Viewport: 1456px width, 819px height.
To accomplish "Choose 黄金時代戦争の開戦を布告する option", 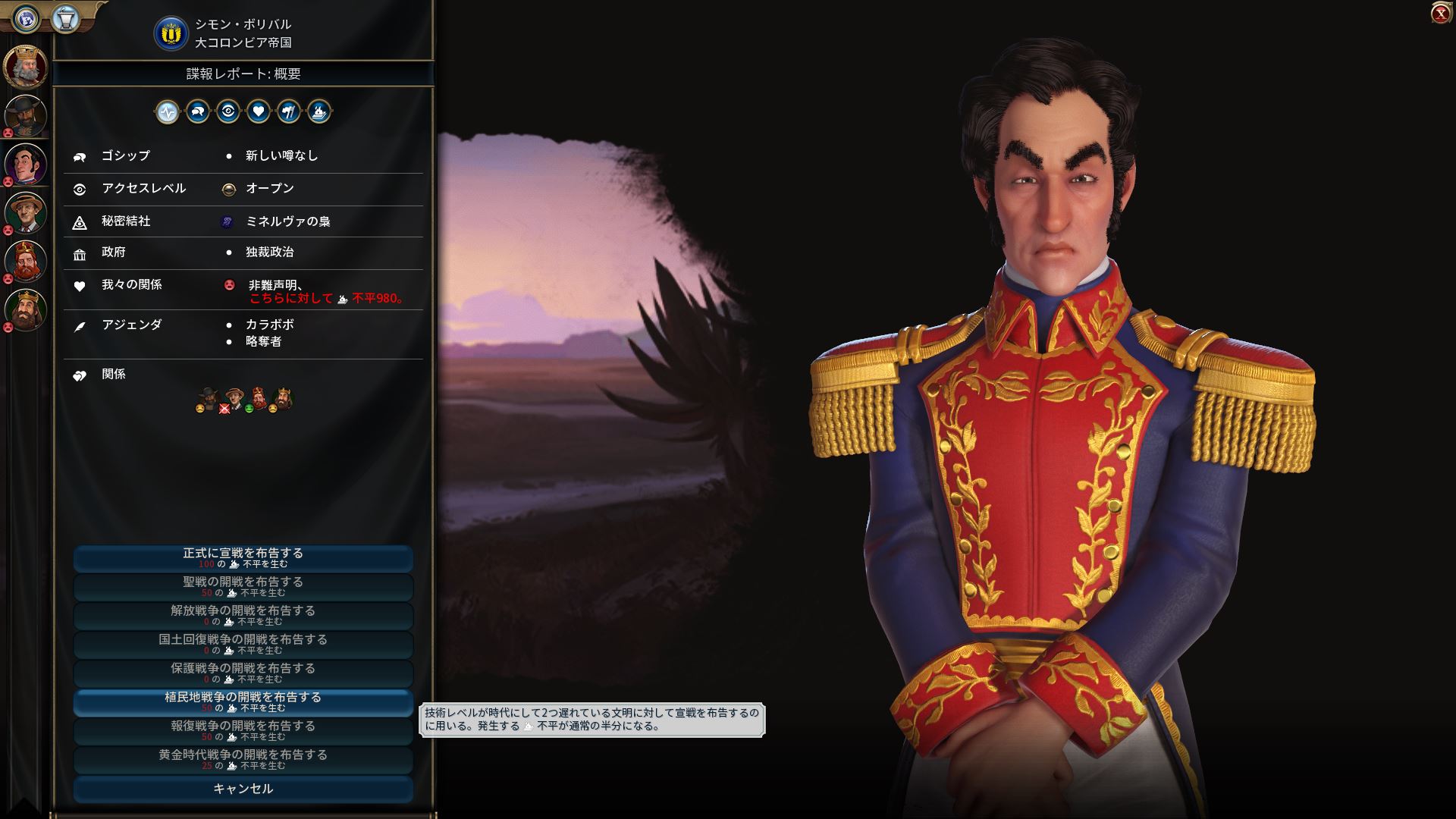I will click(243, 760).
